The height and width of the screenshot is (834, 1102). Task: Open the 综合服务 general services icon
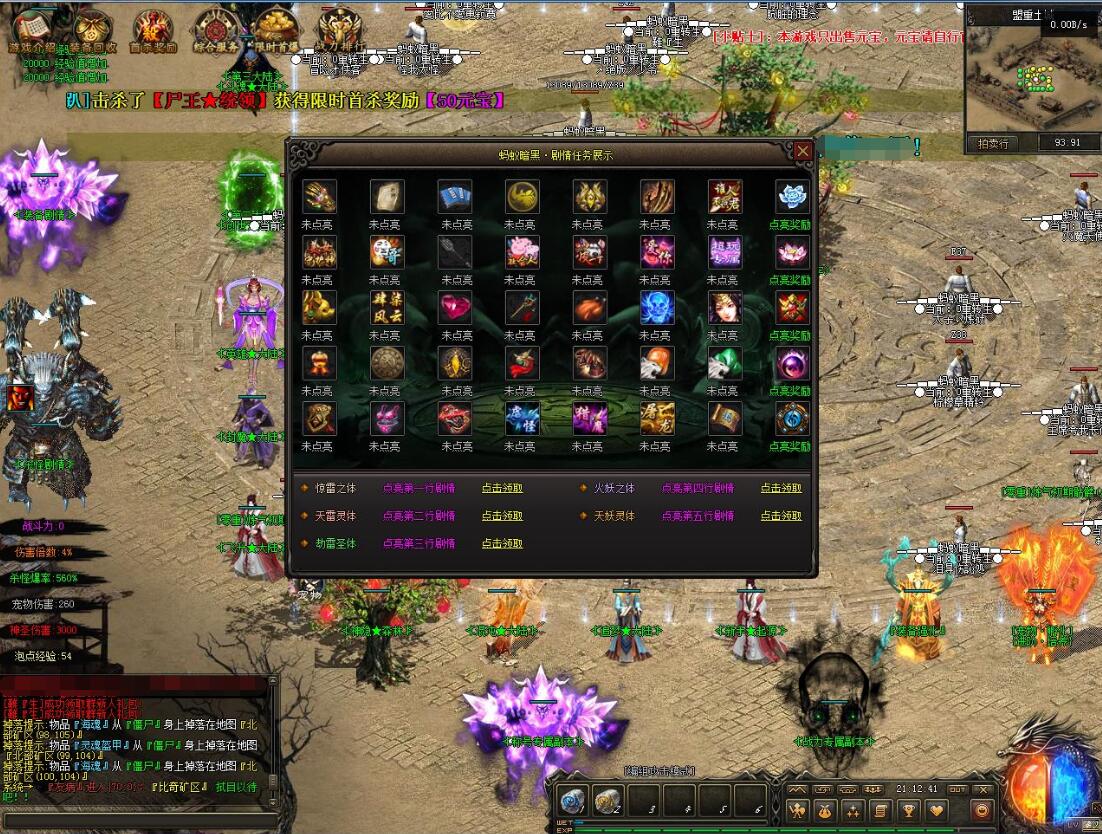click(x=216, y=28)
